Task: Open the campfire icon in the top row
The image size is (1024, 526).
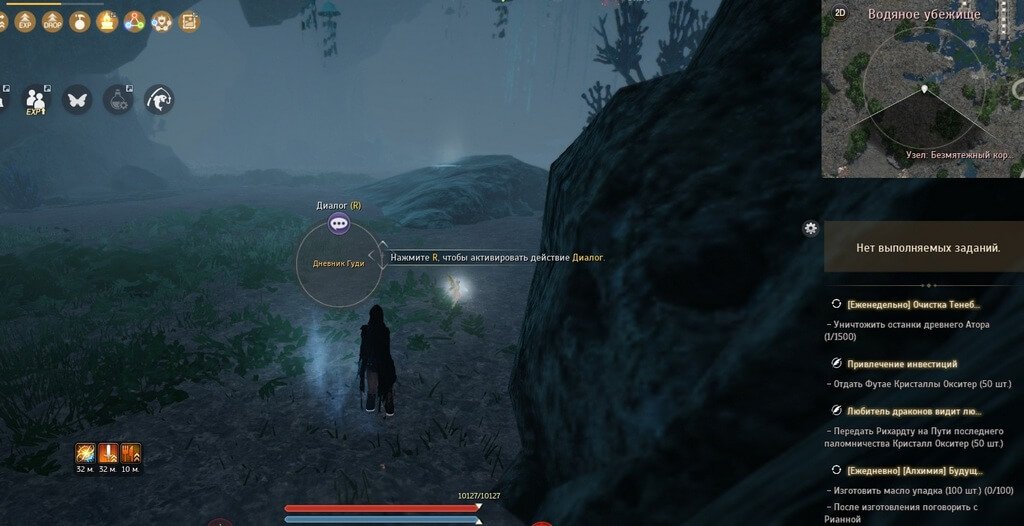Action: pos(107,21)
